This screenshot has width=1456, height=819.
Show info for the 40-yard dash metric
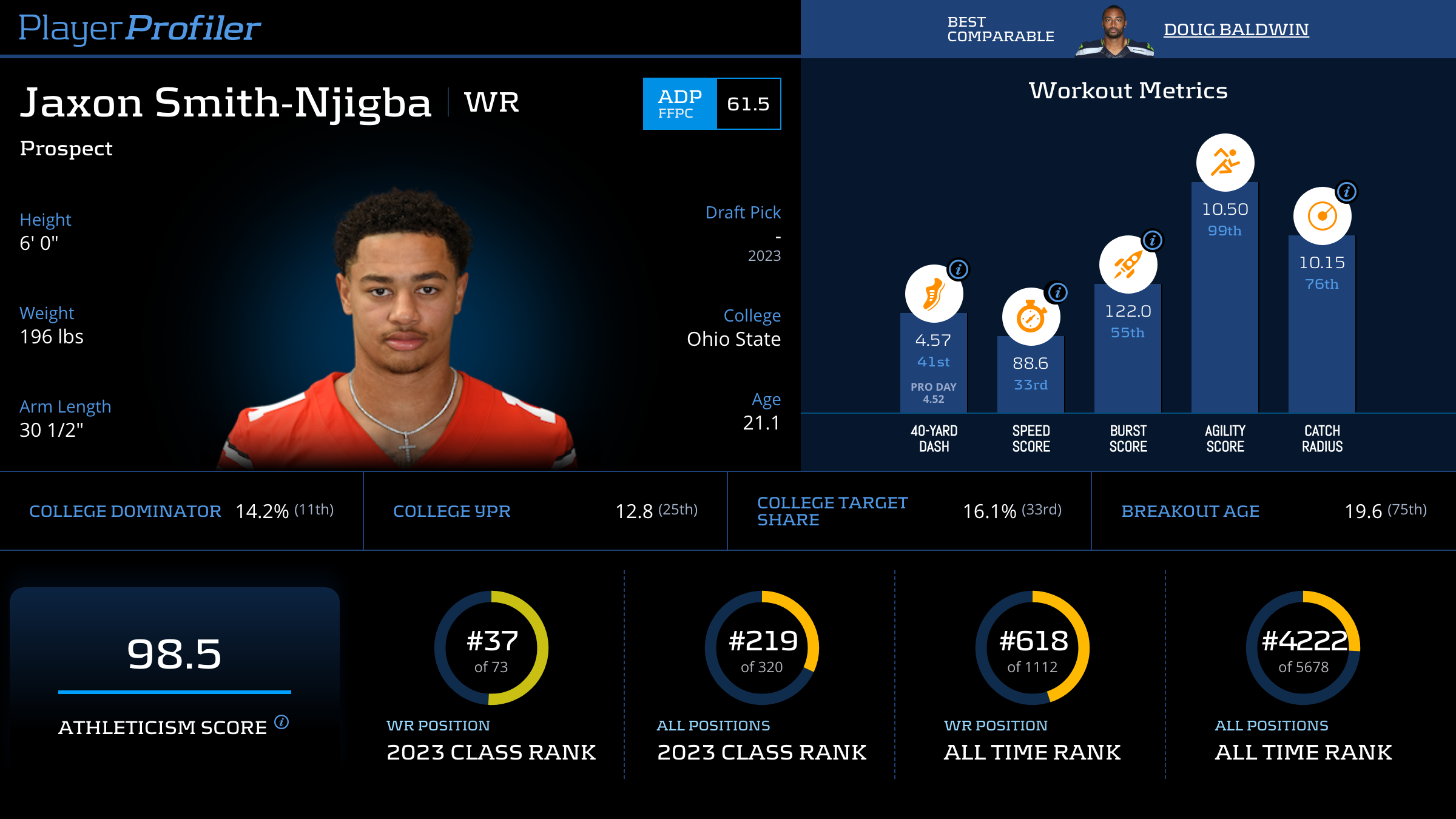coord(959,269)
